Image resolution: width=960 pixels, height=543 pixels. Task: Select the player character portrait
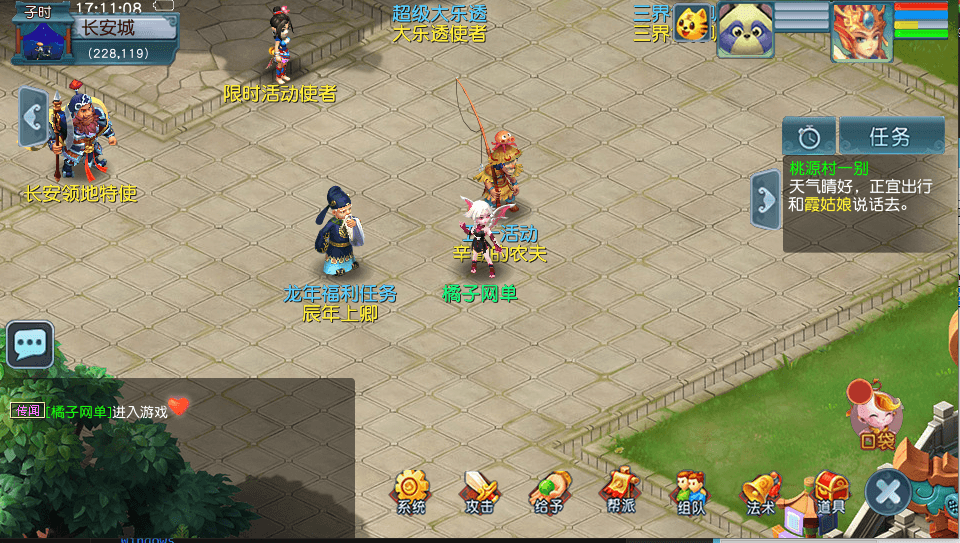tap(860, 30)
